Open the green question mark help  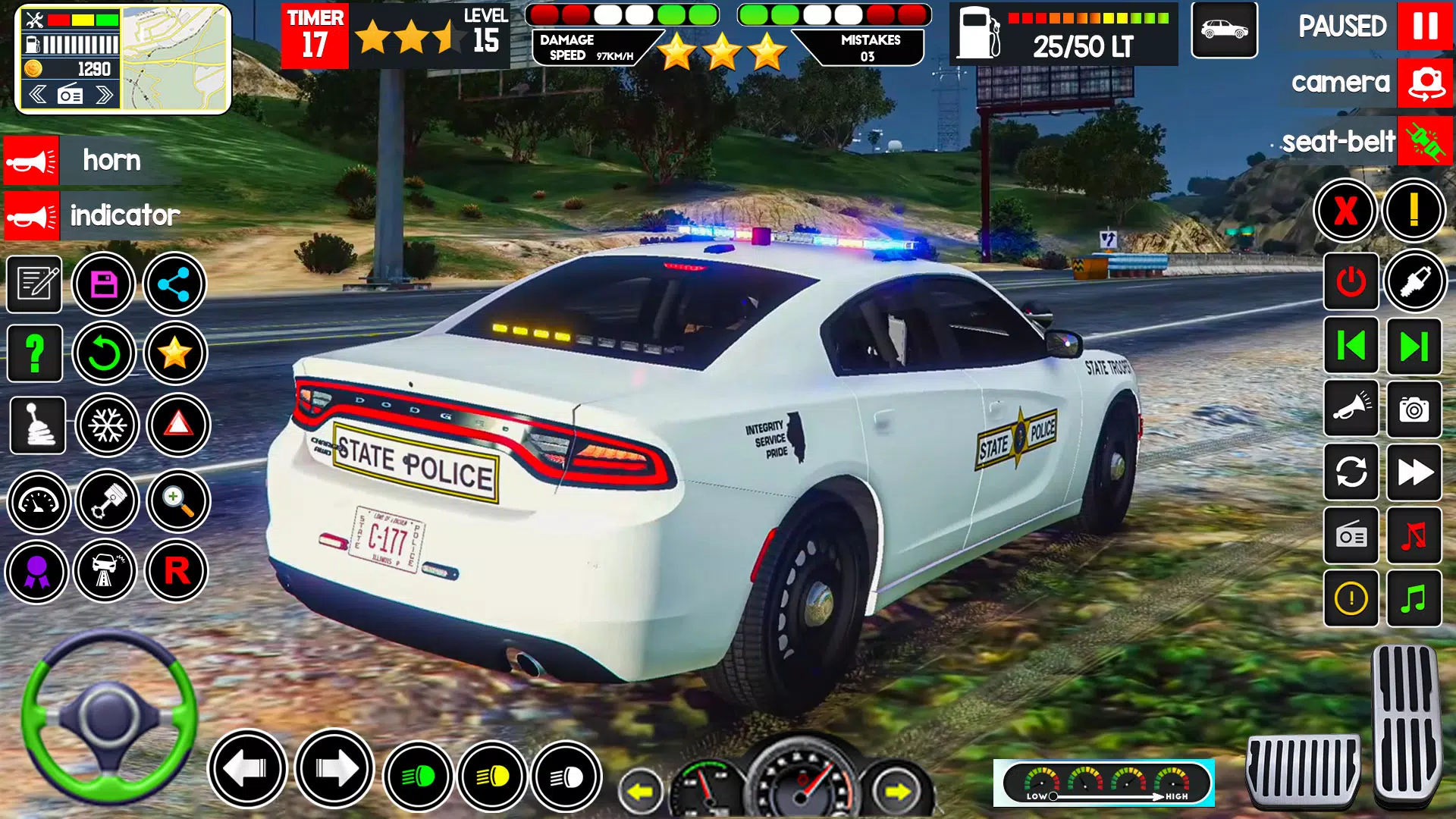pyautogui.click(x=35, y=353)
